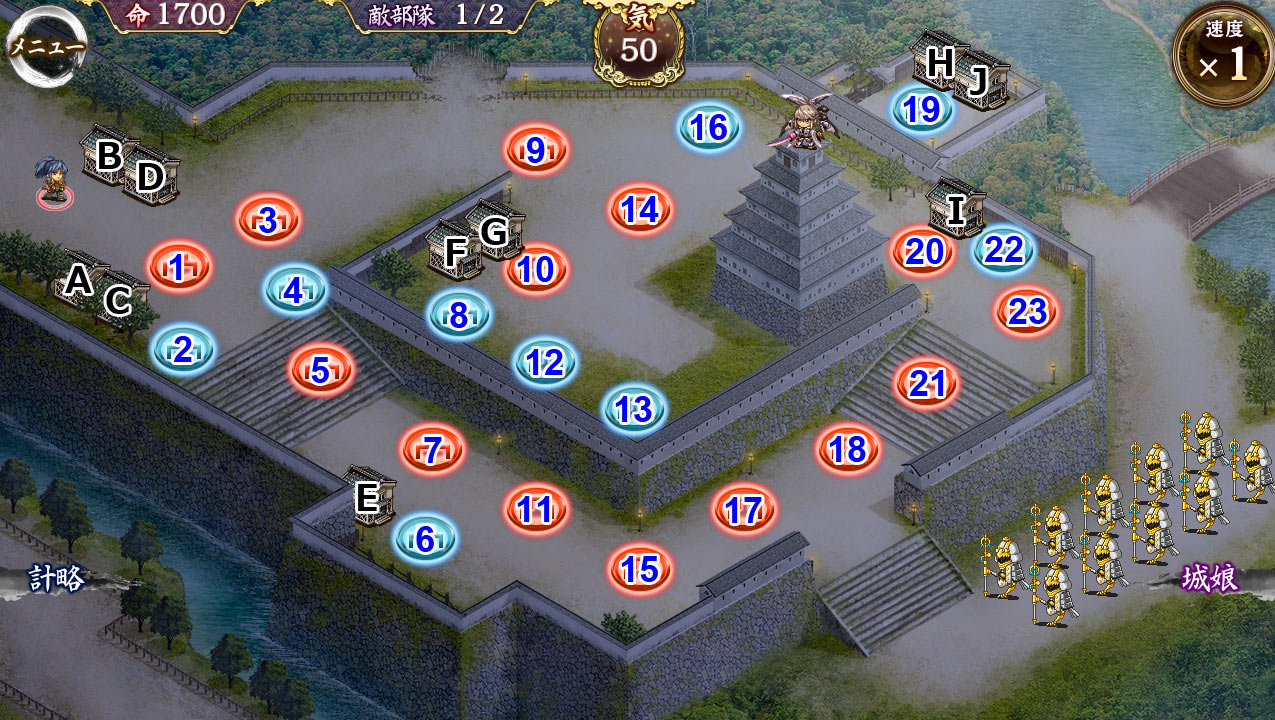Screen dimensions: 1275x720
Task: Pick red deployment slot 9
Action: pos(536,151)
